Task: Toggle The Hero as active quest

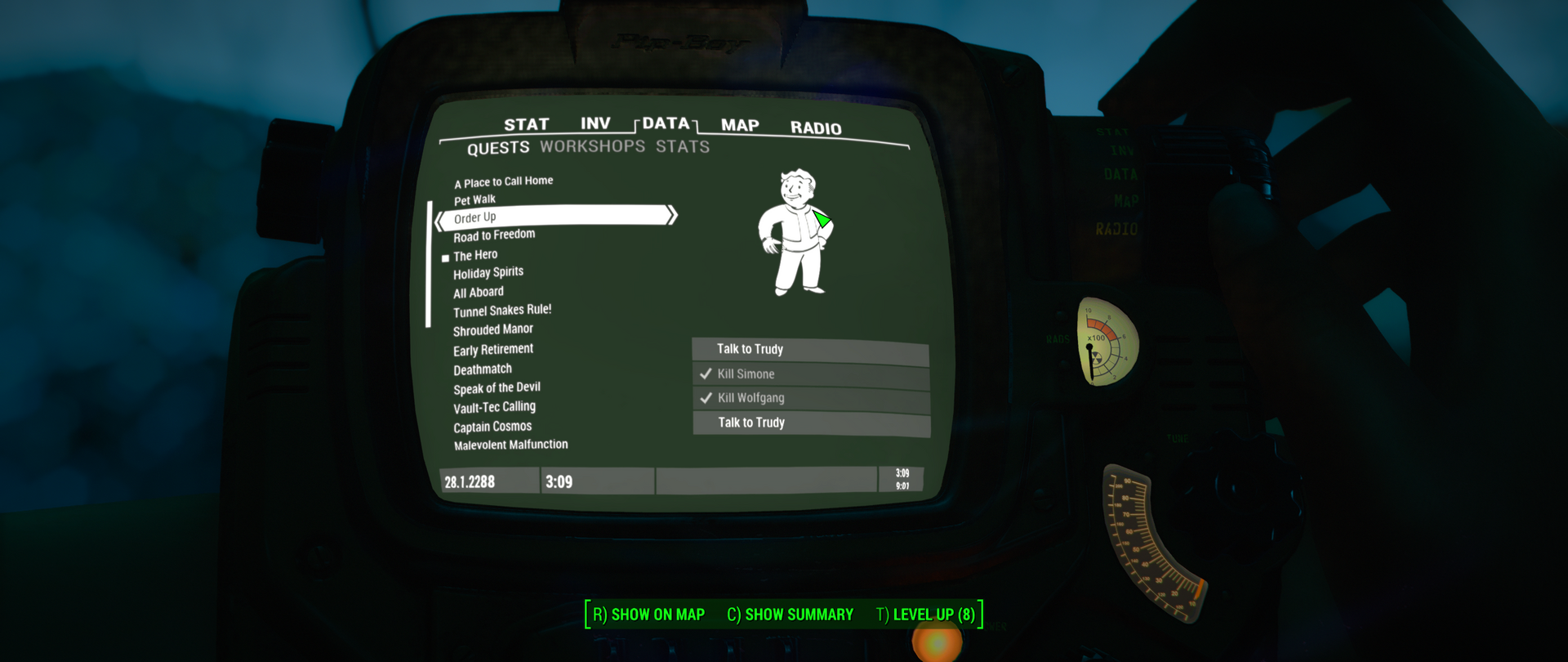Action: (477, 254)
